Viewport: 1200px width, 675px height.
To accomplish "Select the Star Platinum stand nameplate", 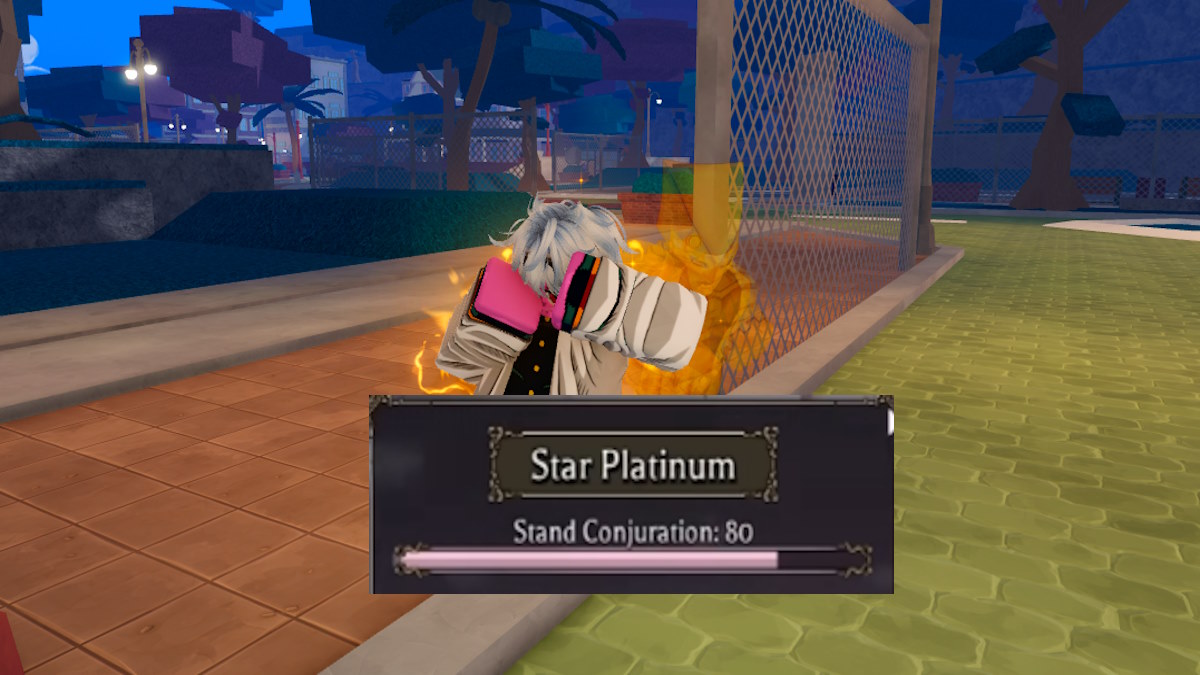I will (632, 465).
